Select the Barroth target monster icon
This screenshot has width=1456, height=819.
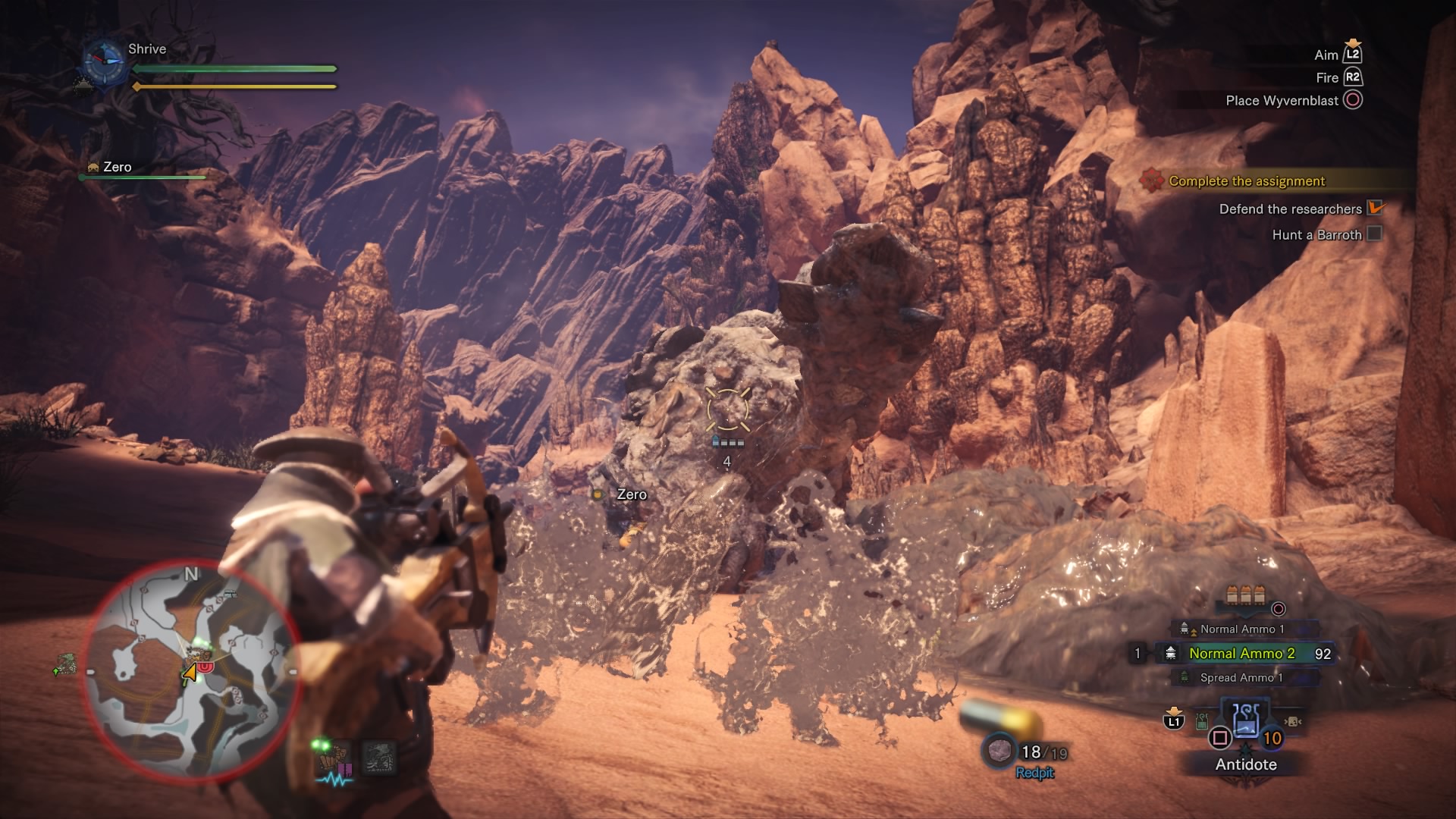click(x=335, y=757)
